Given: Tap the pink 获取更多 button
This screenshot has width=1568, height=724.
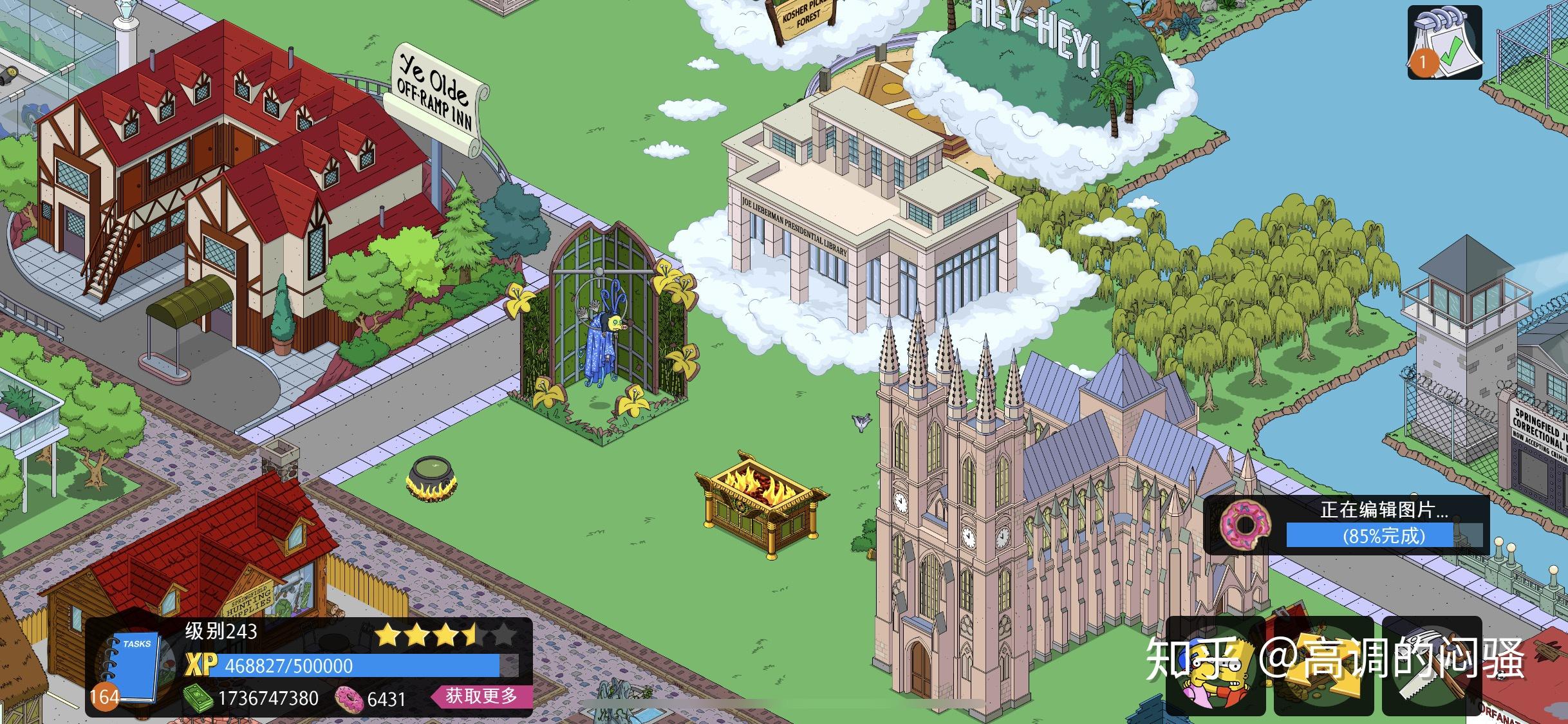Looking at the screenshot, I should [482, 696].
